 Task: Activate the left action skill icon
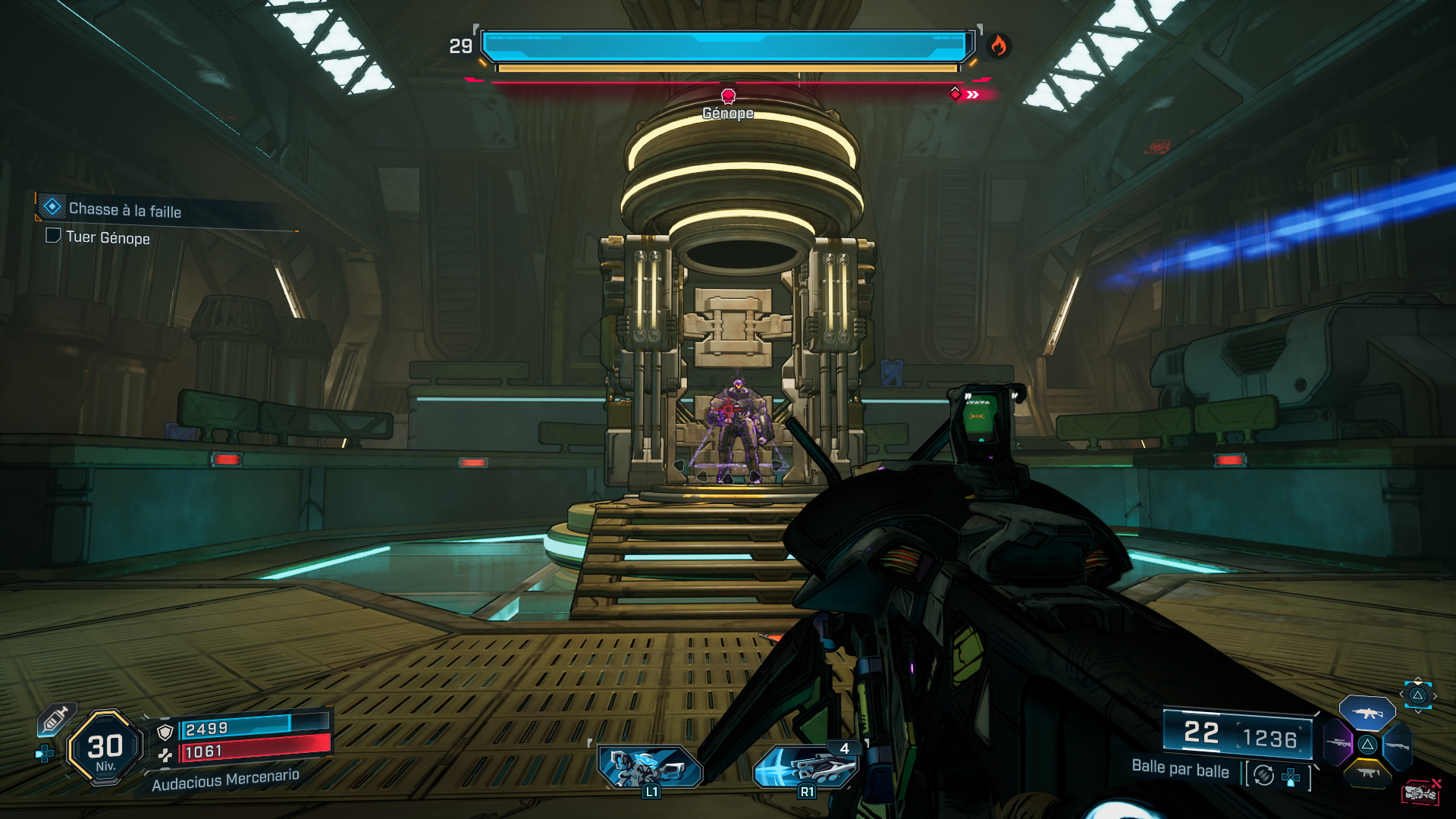pos(650,766)
